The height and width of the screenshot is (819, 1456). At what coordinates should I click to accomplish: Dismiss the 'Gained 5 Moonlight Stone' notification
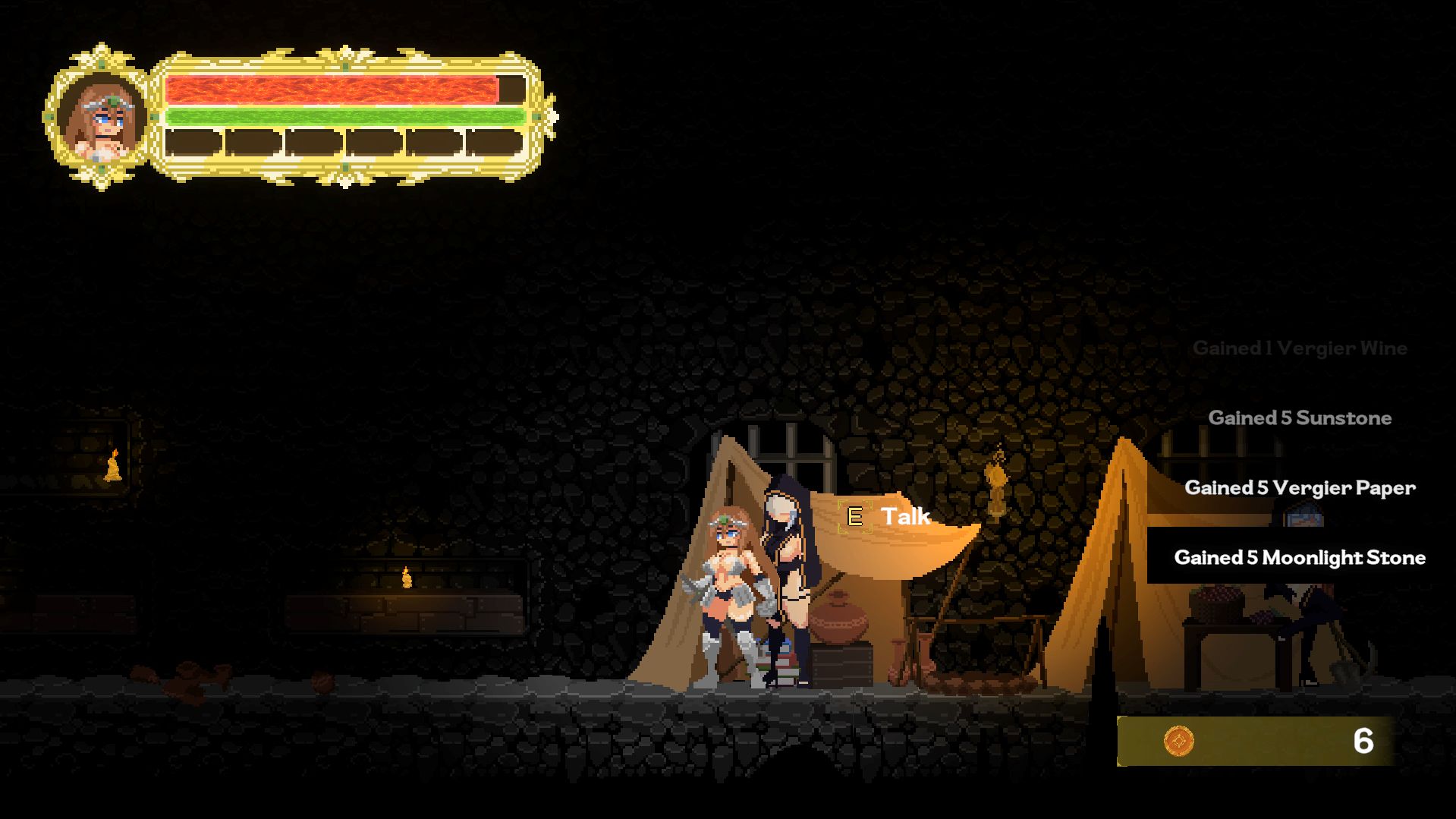point(1300,557)
